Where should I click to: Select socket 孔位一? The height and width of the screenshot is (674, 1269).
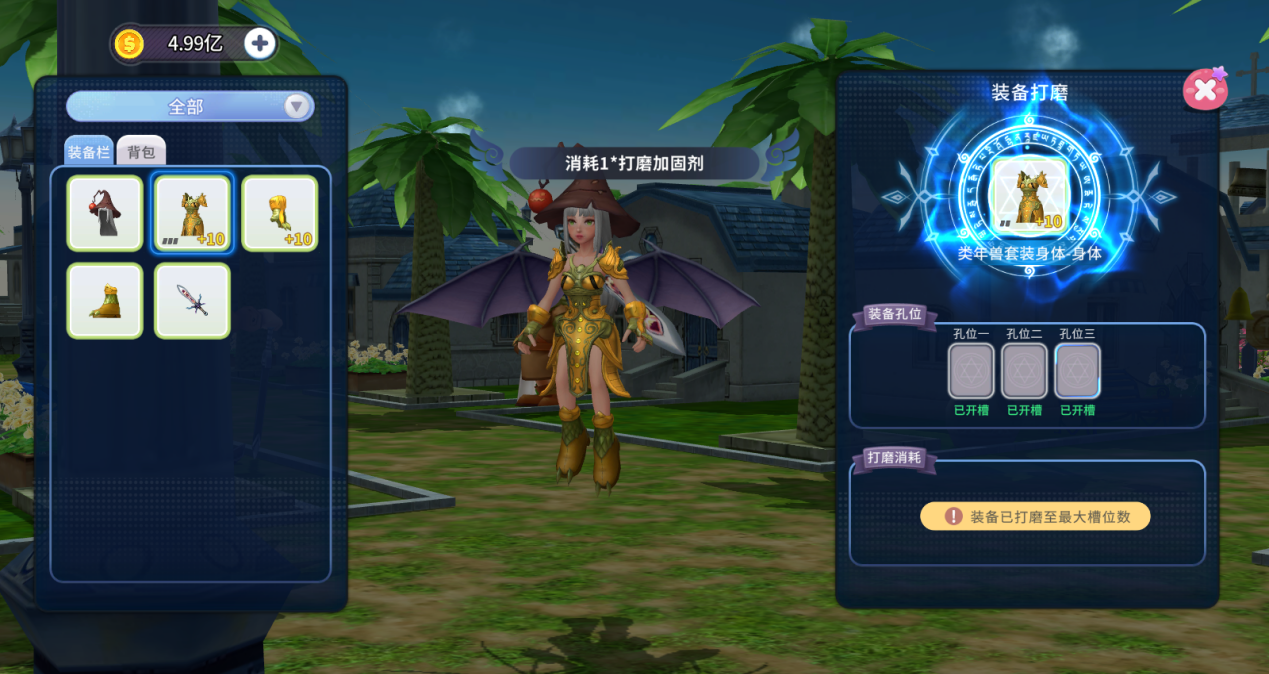click(971, 371)
